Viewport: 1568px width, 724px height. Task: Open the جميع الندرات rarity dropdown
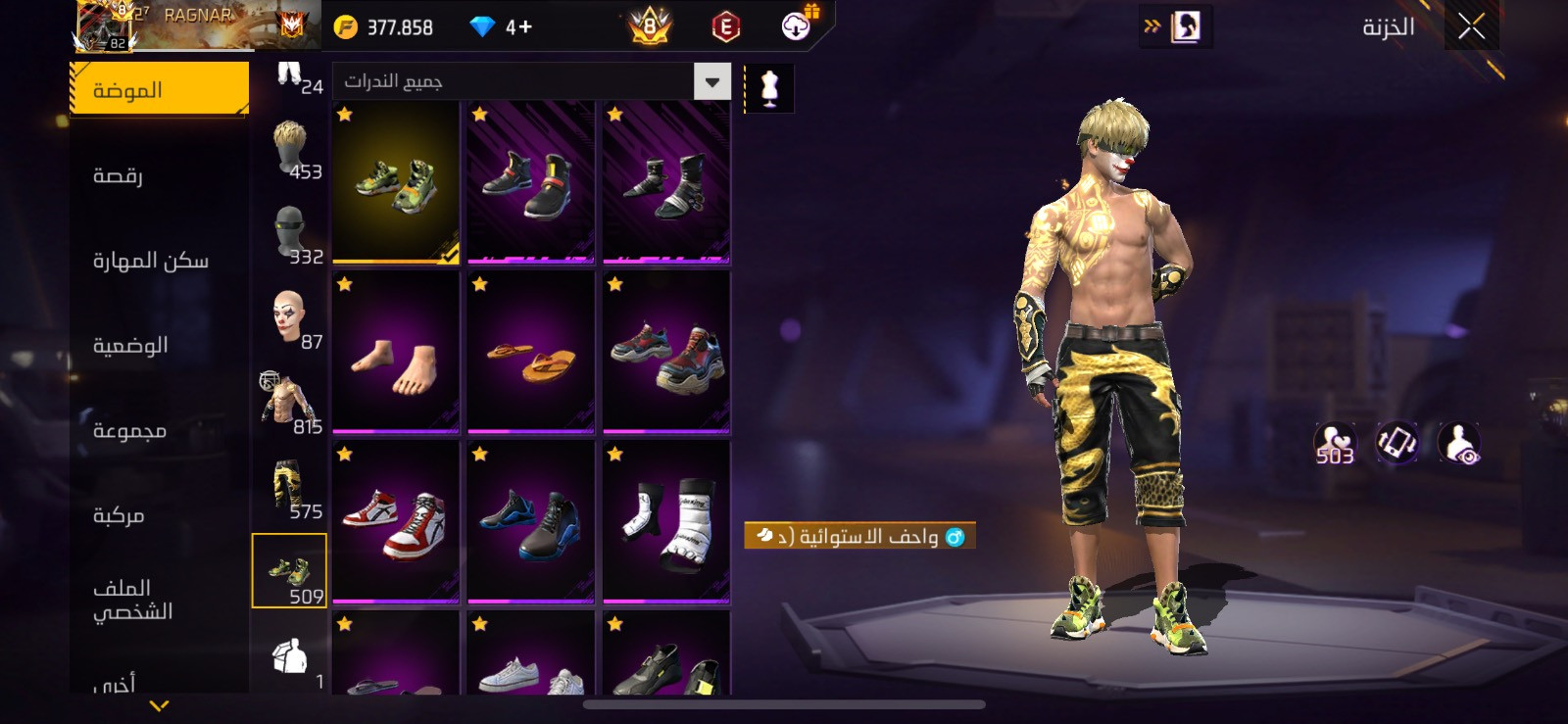coord(712,82)
